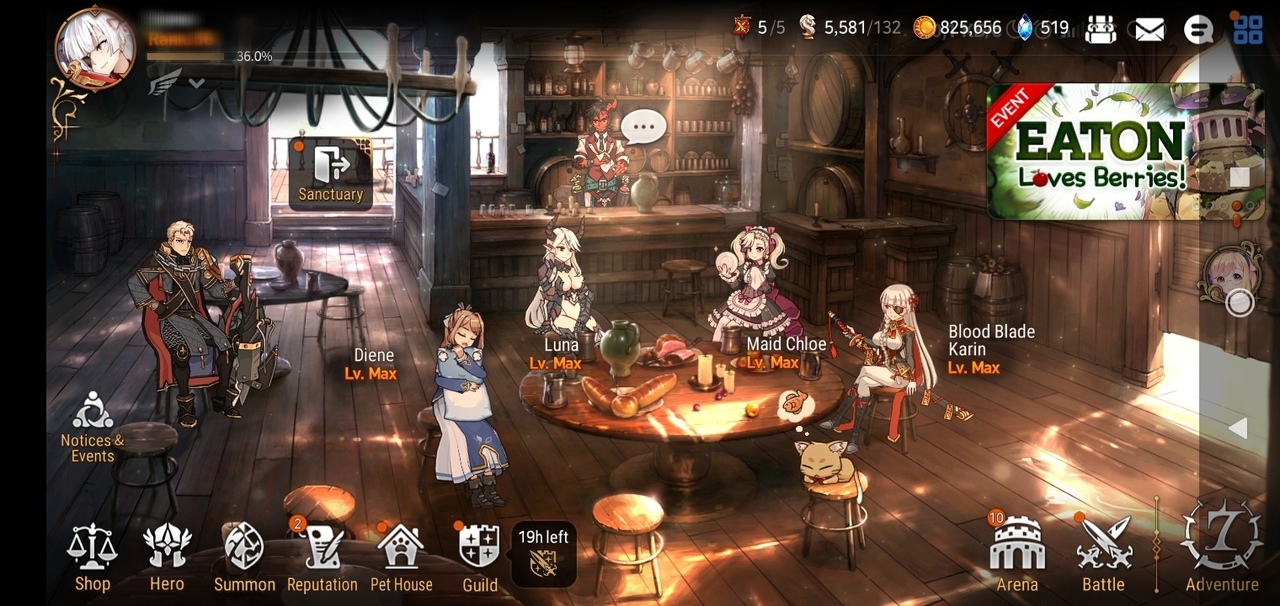
Task: Open the Guild menu
Action: point(479,558)
